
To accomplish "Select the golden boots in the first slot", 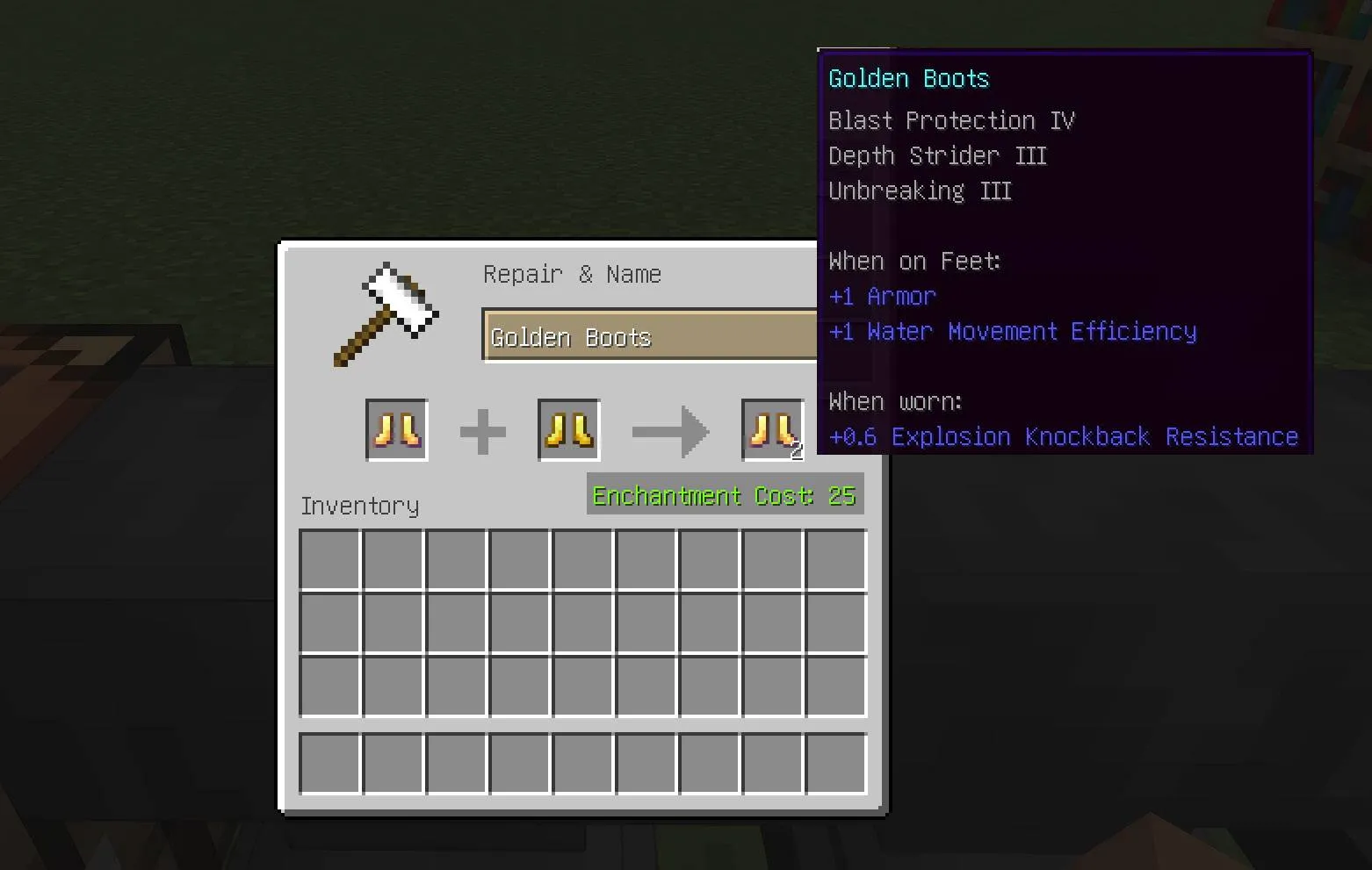I will click(x=395, y=430).
